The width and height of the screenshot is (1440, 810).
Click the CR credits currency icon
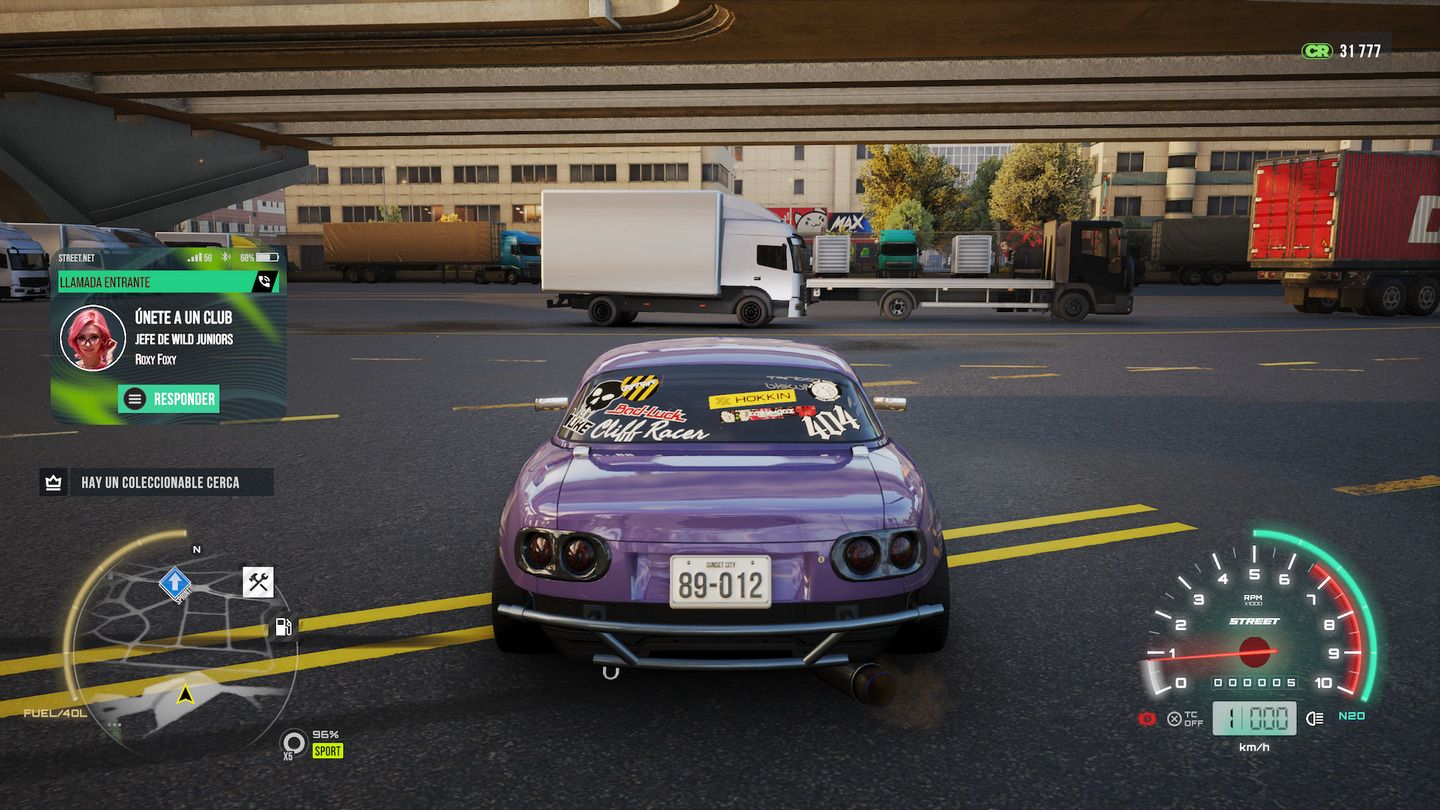[x=1316, y=50]
